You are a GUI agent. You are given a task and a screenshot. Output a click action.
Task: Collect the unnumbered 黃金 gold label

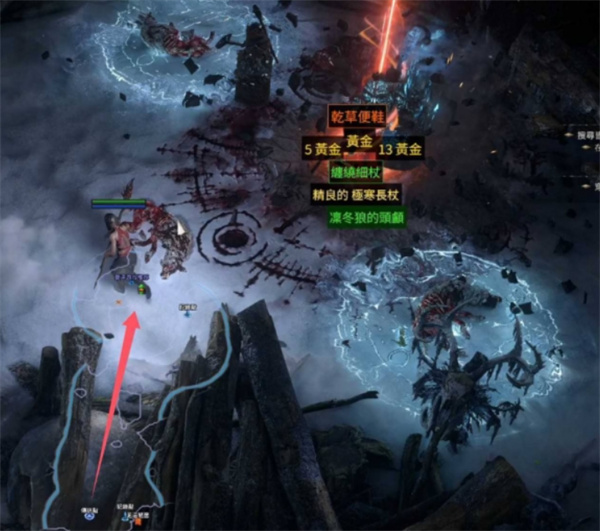click(x=360, y=143)
